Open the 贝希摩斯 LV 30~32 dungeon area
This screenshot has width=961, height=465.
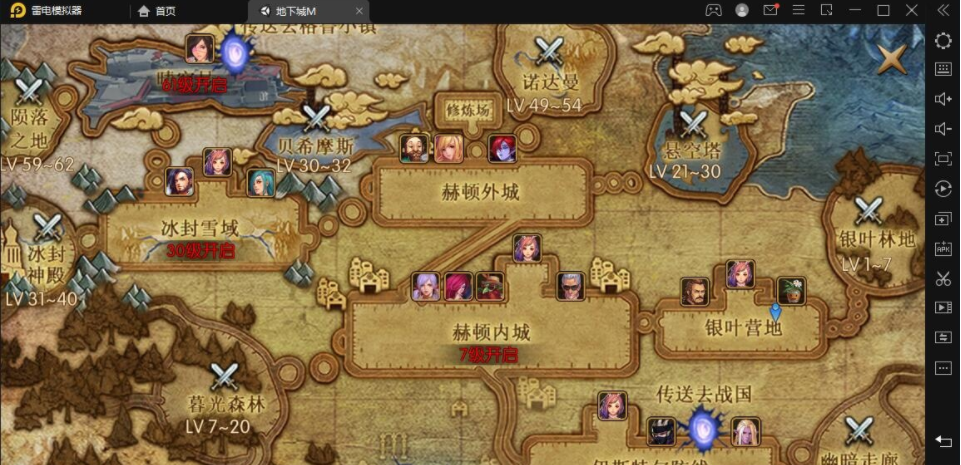[x=316, y=120]
